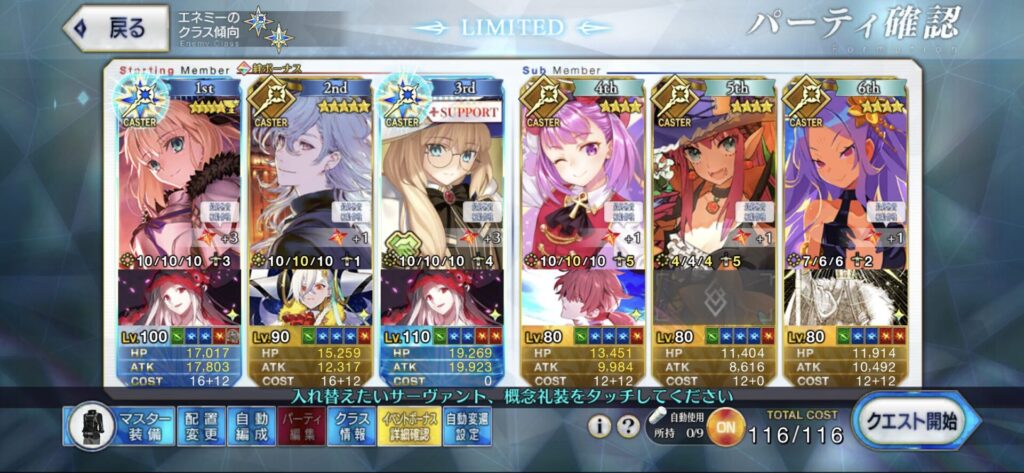
Task: View enemy class tendency (エネミーのクラス傾向)
Action: tap(228, 27)
